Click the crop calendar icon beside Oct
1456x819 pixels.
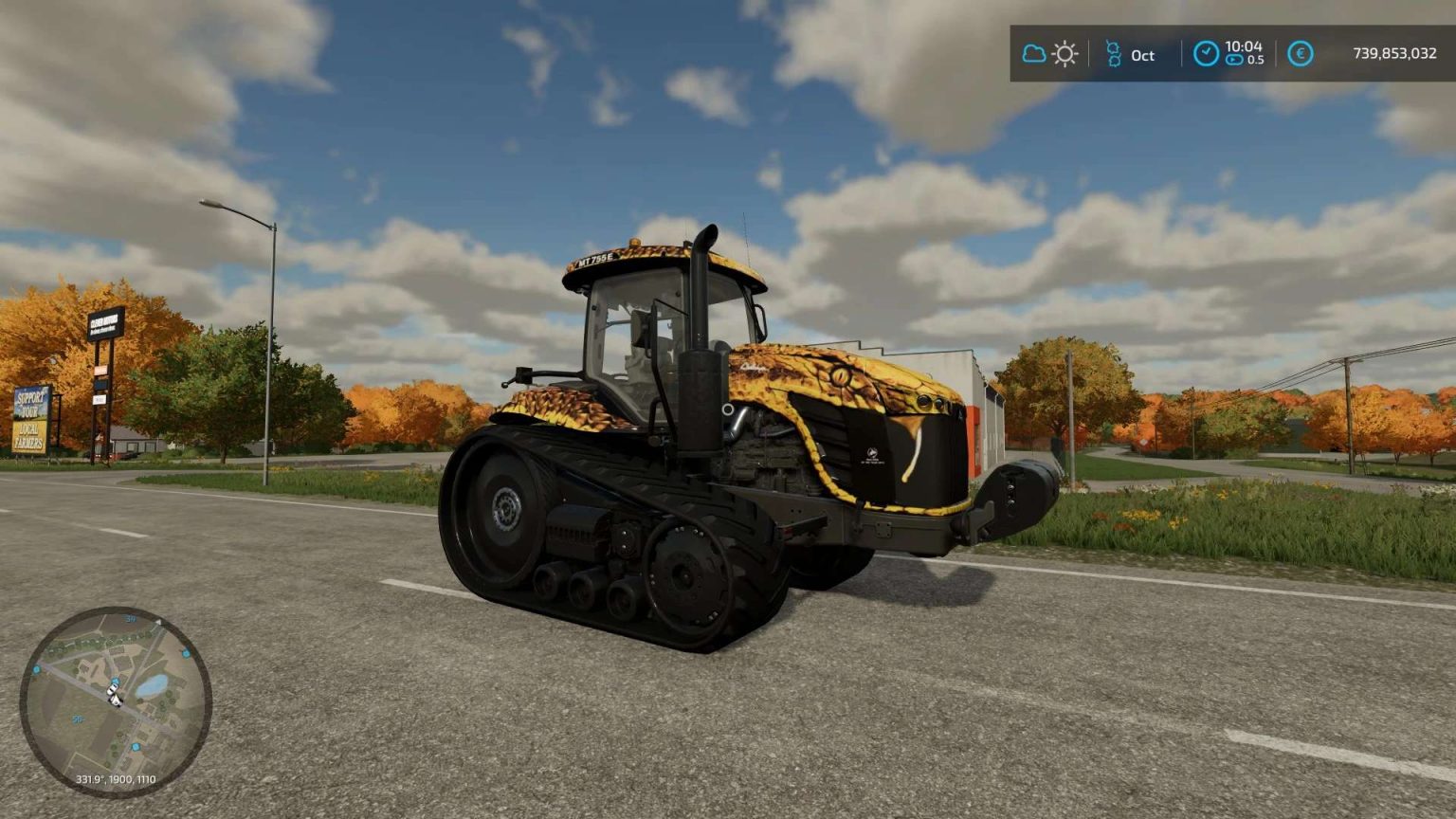(1115, 53)
